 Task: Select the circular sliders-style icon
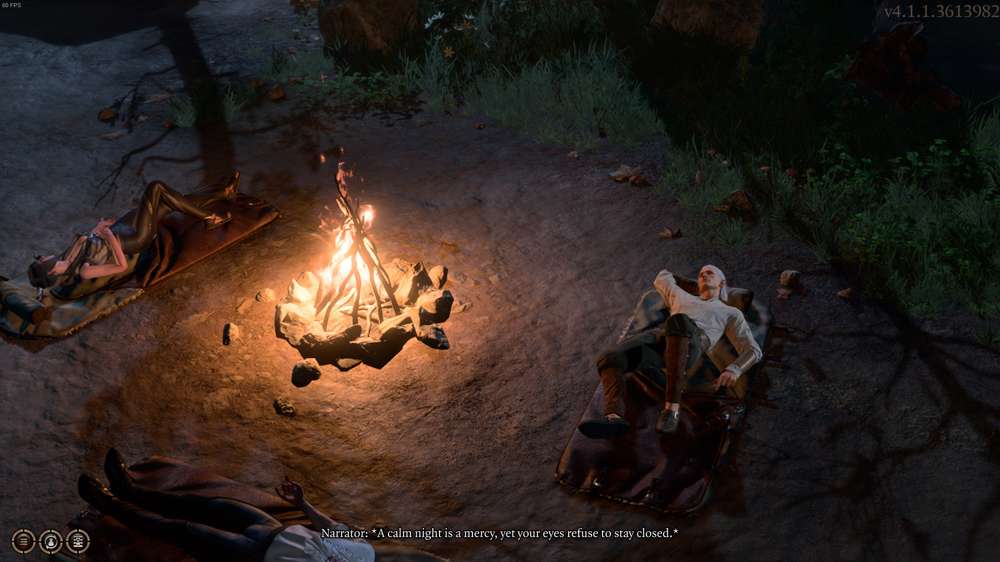[77, 541]
